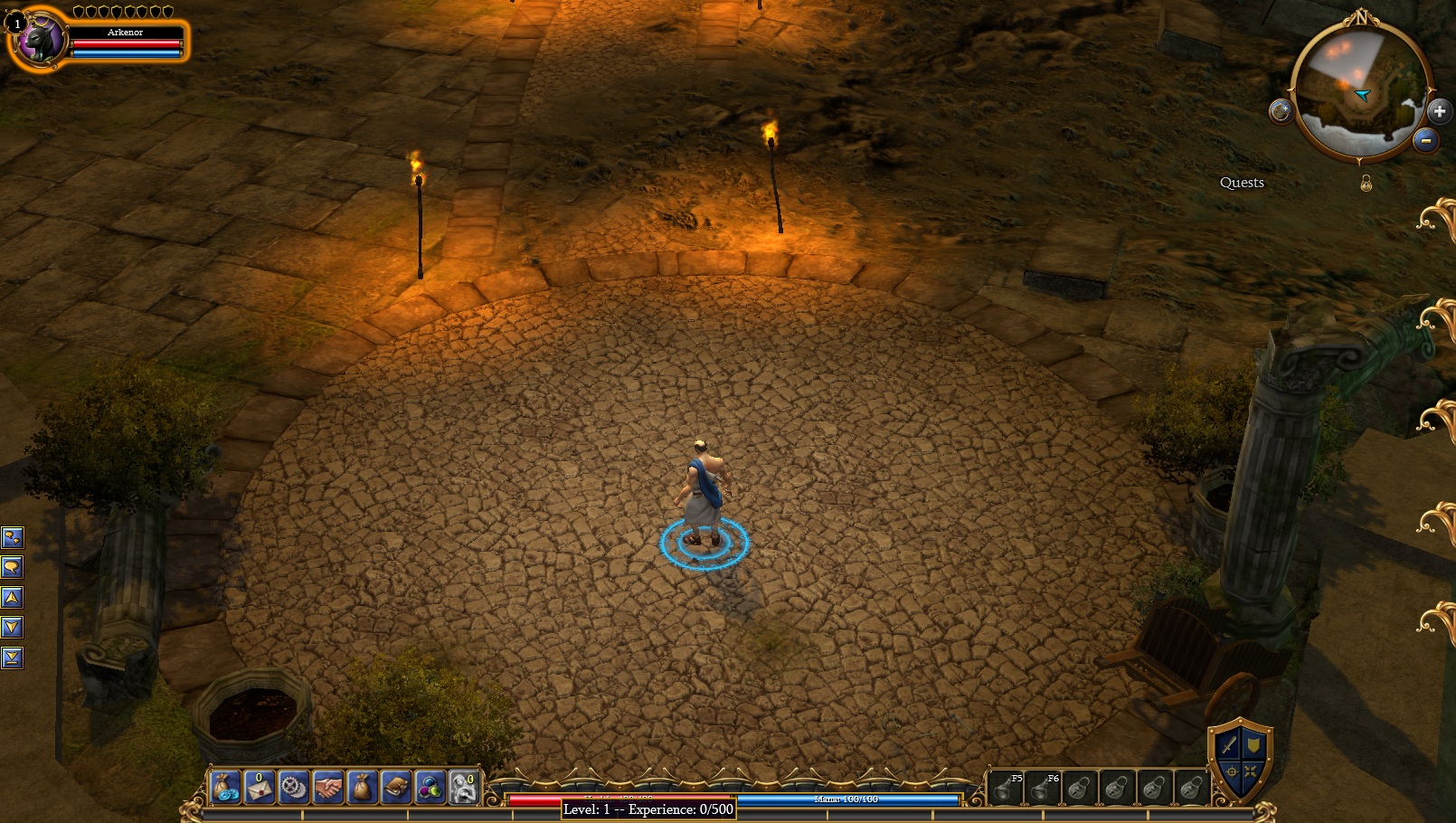Screen dimensions: 1456x823
Task: Open the plain brown bag inventory
Action: pyautogui.click(x=362, y=787)
